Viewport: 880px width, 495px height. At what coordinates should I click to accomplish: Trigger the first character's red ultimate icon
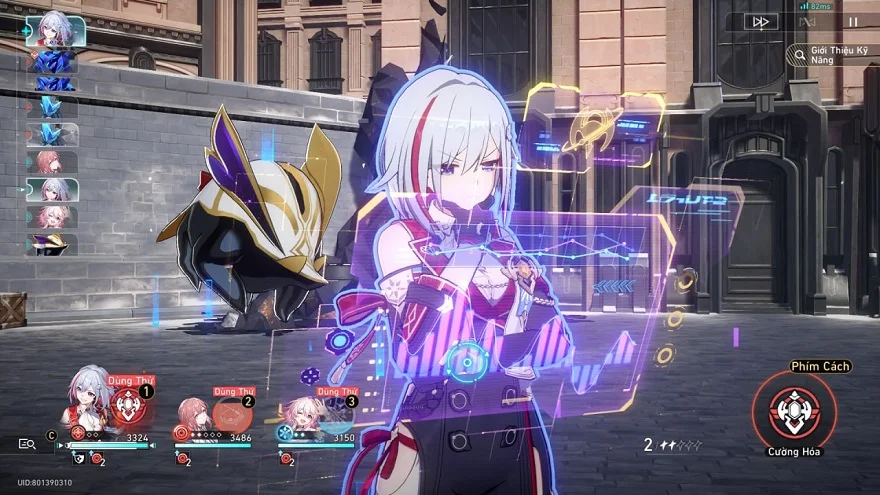click(128, 406)
